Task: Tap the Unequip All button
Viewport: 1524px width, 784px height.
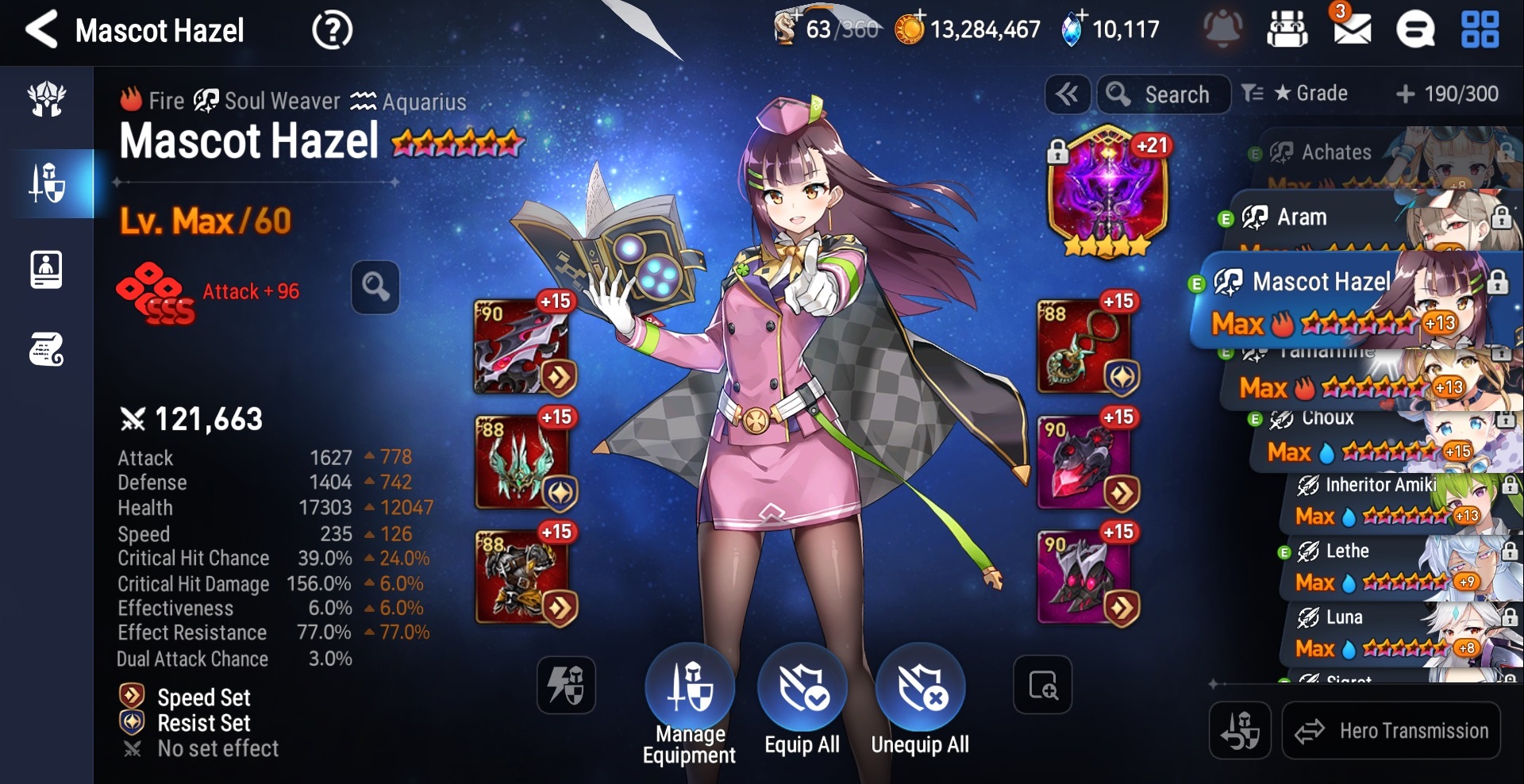Action: 920,702
